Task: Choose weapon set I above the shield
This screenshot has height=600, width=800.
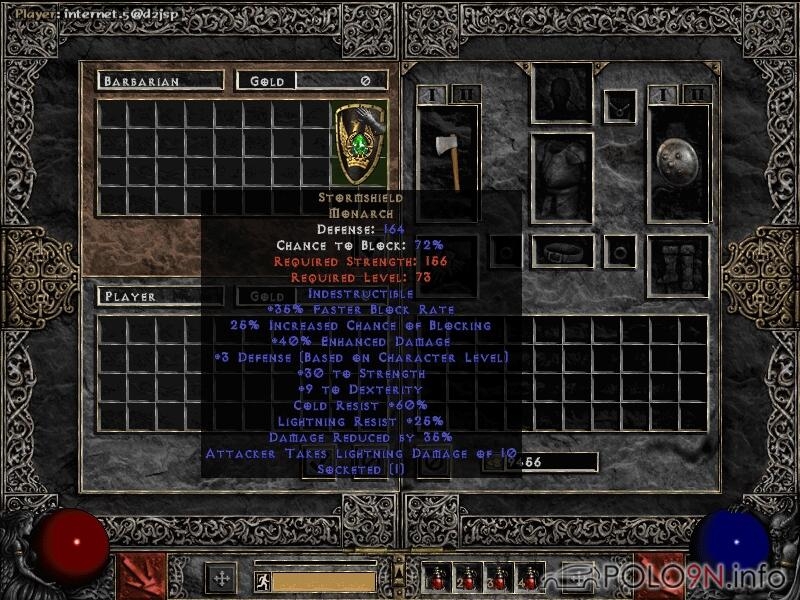Action: point(662,95)
